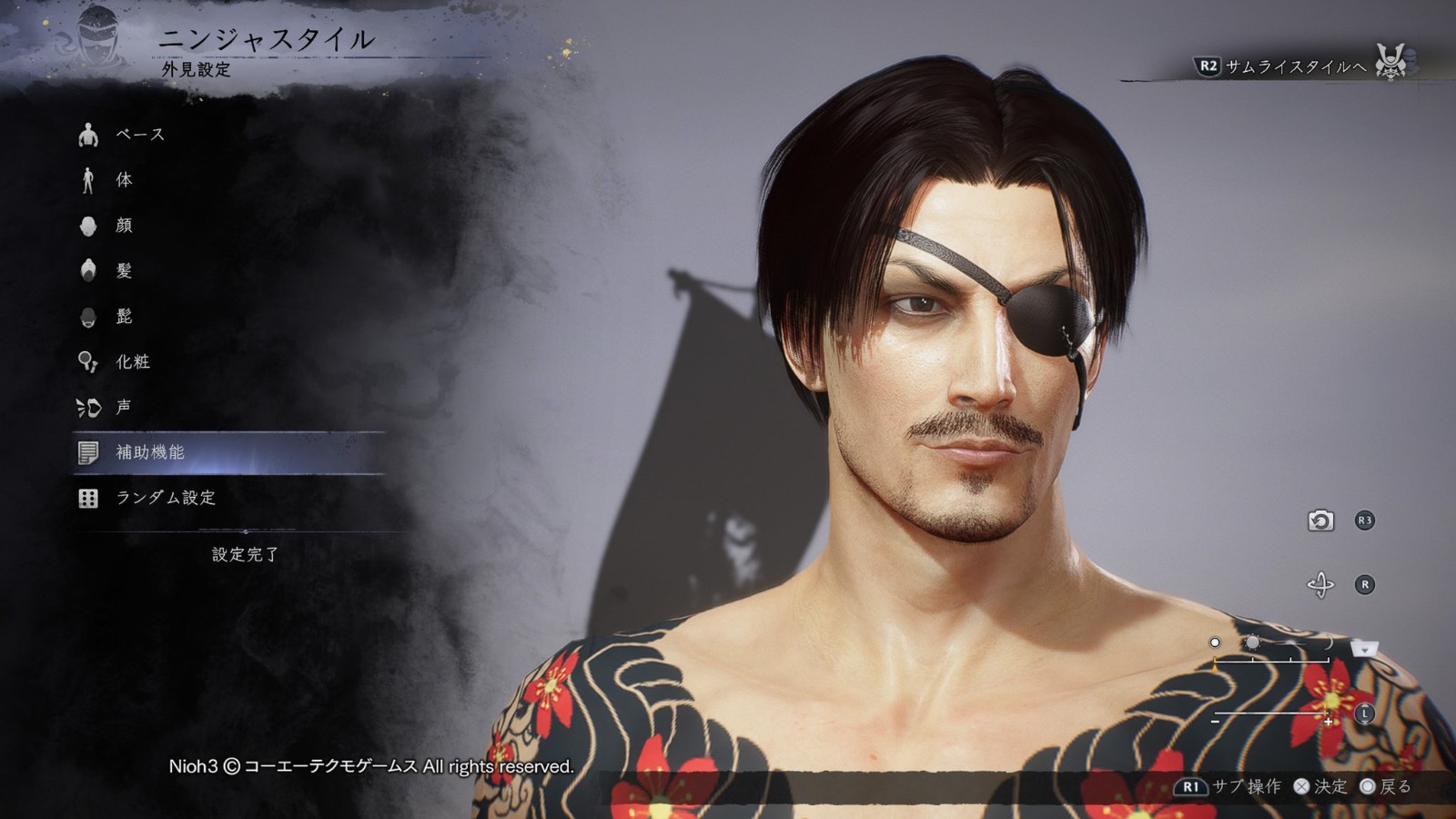Click the down chevron beneath the L stick icon

click(x=1365, y=723)
